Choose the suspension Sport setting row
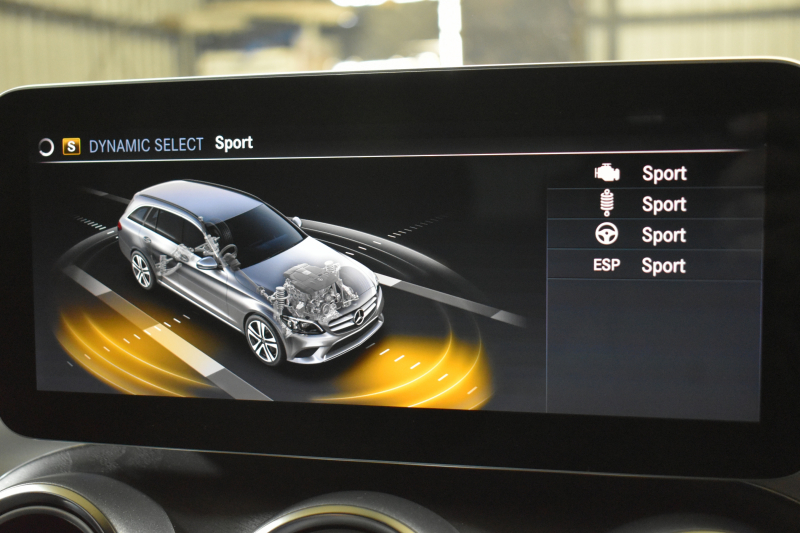The image size is (800, 533). pos(653,204)
